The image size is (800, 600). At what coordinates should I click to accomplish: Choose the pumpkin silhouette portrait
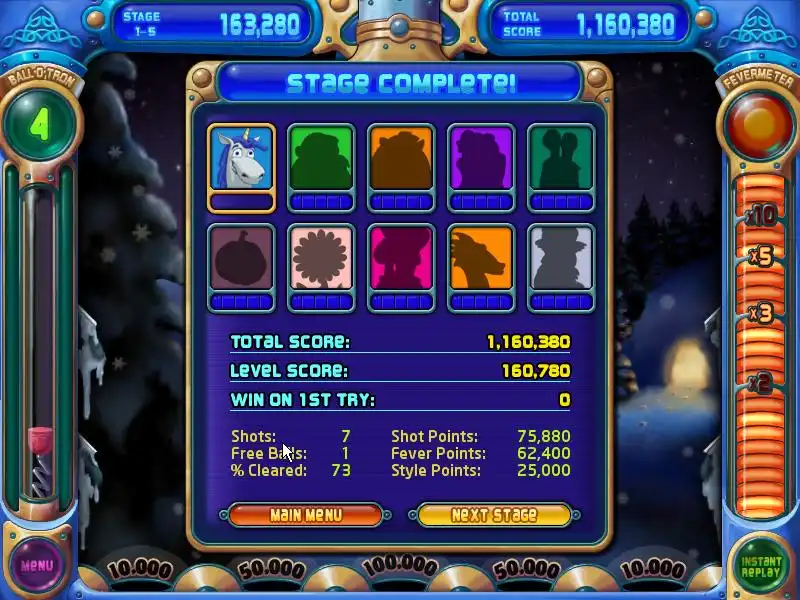241,259
